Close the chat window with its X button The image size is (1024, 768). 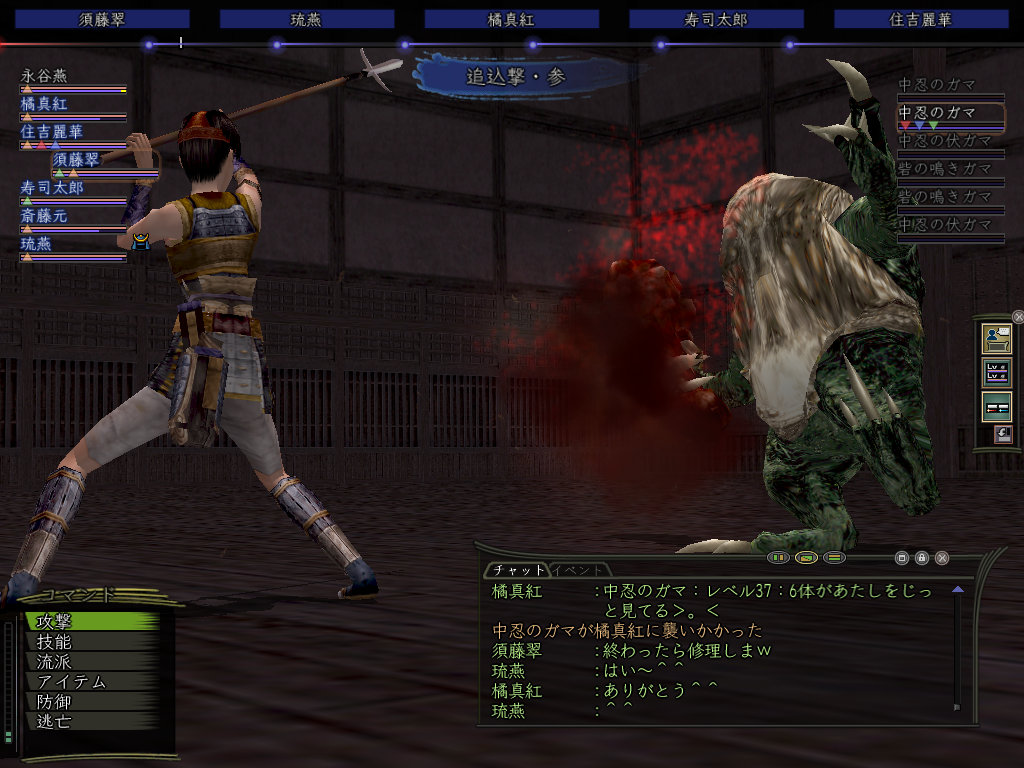coord(941,558)
